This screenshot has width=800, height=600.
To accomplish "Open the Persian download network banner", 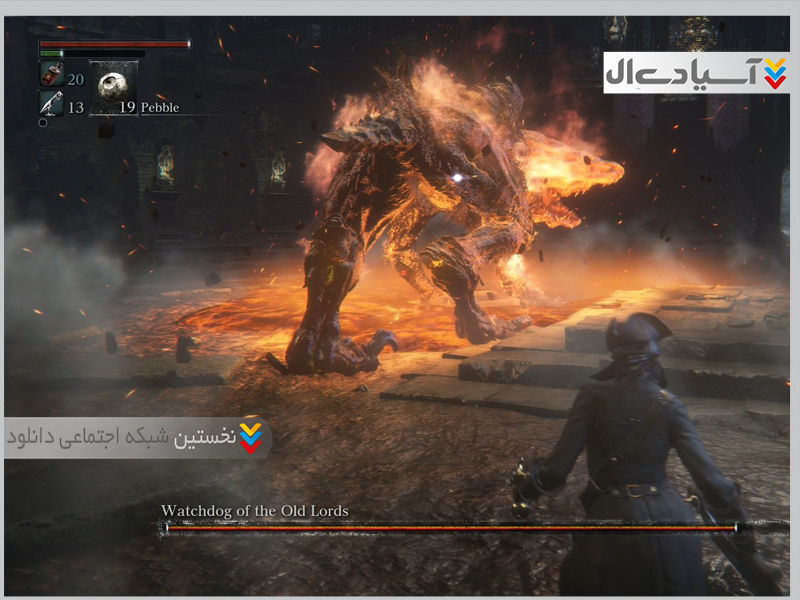I will click(x=137, y=438).
